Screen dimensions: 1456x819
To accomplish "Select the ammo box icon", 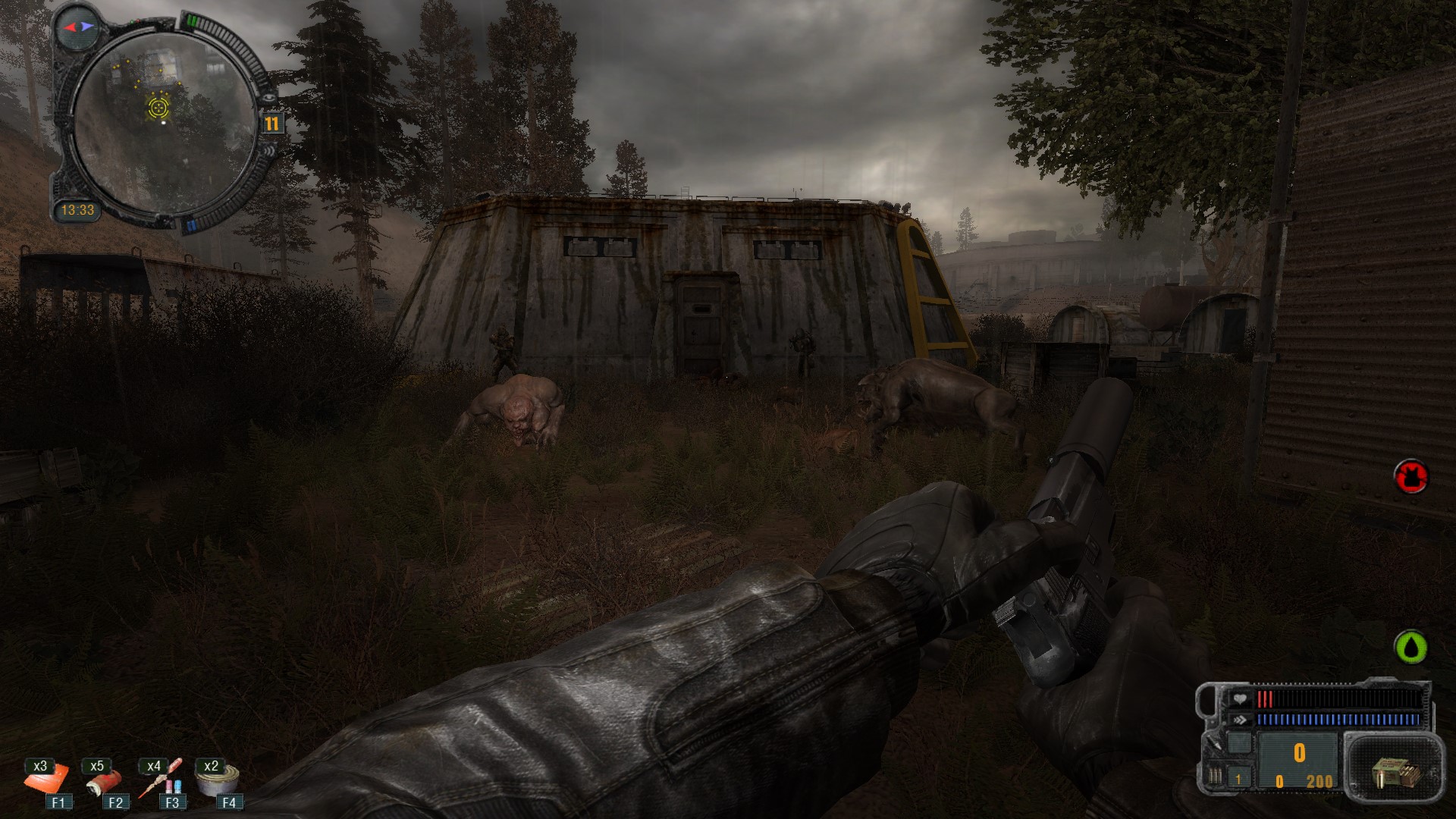I will [x=1393, y=773].
